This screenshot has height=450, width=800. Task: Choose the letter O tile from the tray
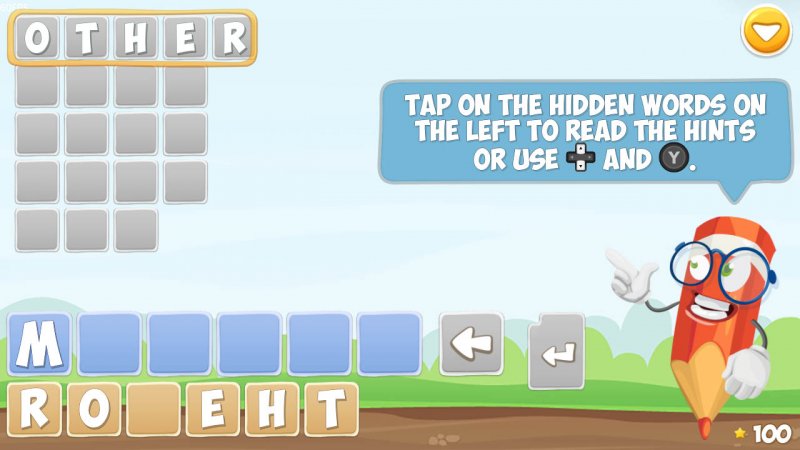(x=93, y=409)
